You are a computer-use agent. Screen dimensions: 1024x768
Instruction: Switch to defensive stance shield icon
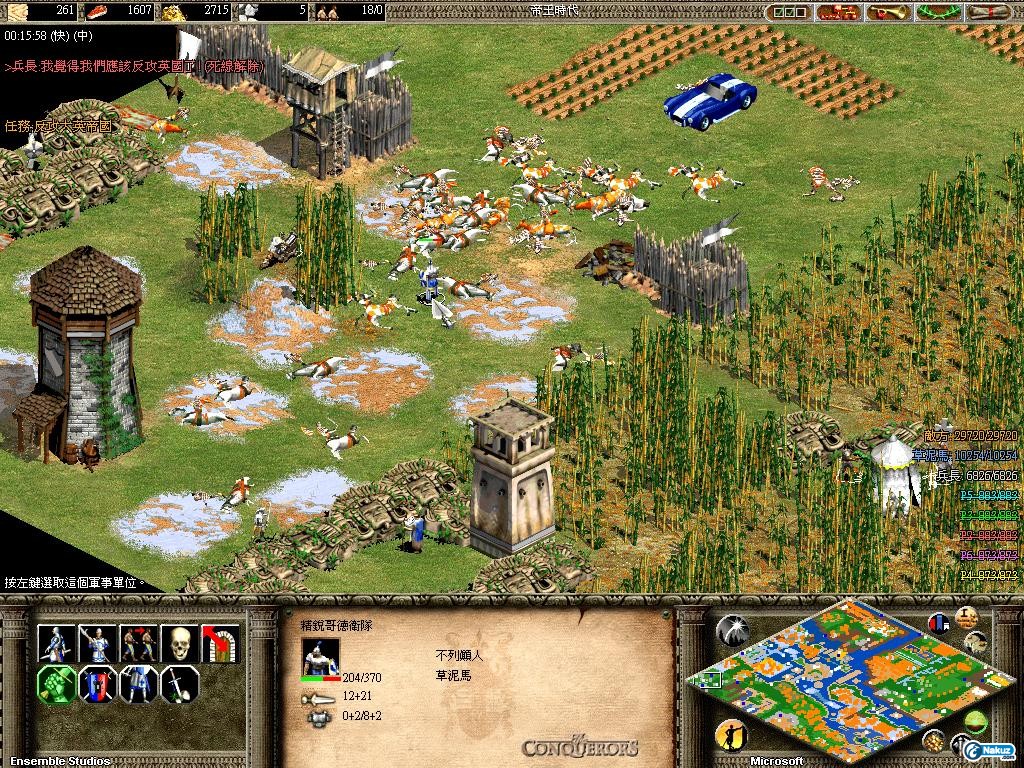click(x=96, y=685)
